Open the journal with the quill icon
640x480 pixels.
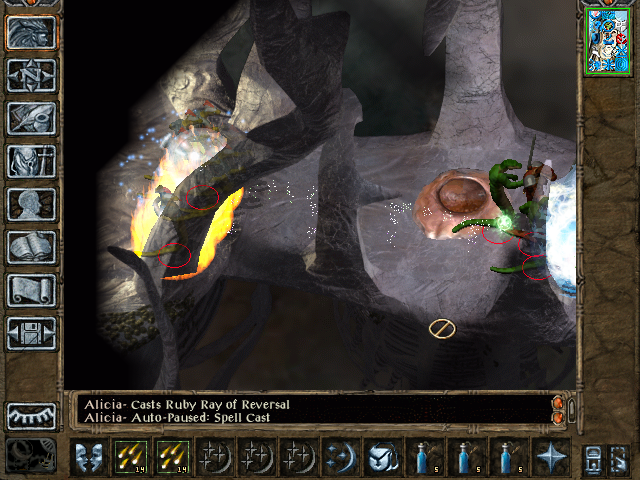tap(31, 118)
